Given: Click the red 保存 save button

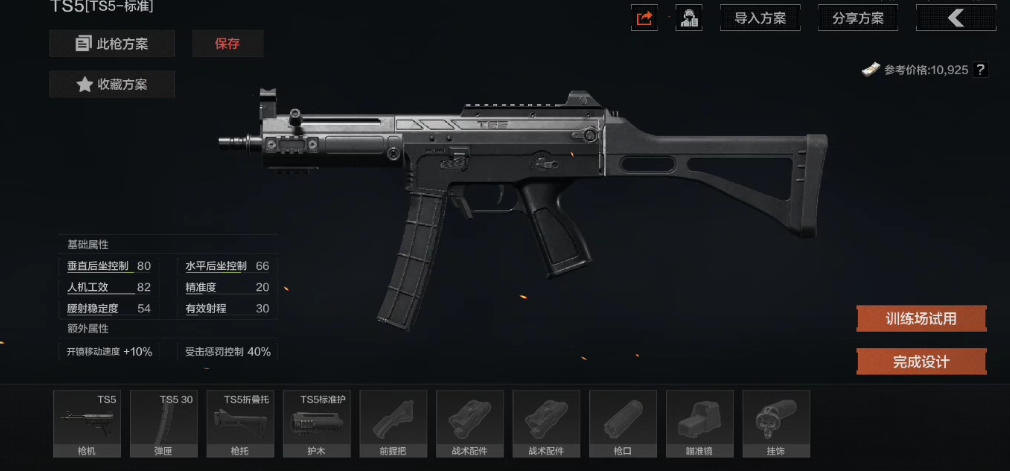Looking at the screenshot, I should point(227,44).
